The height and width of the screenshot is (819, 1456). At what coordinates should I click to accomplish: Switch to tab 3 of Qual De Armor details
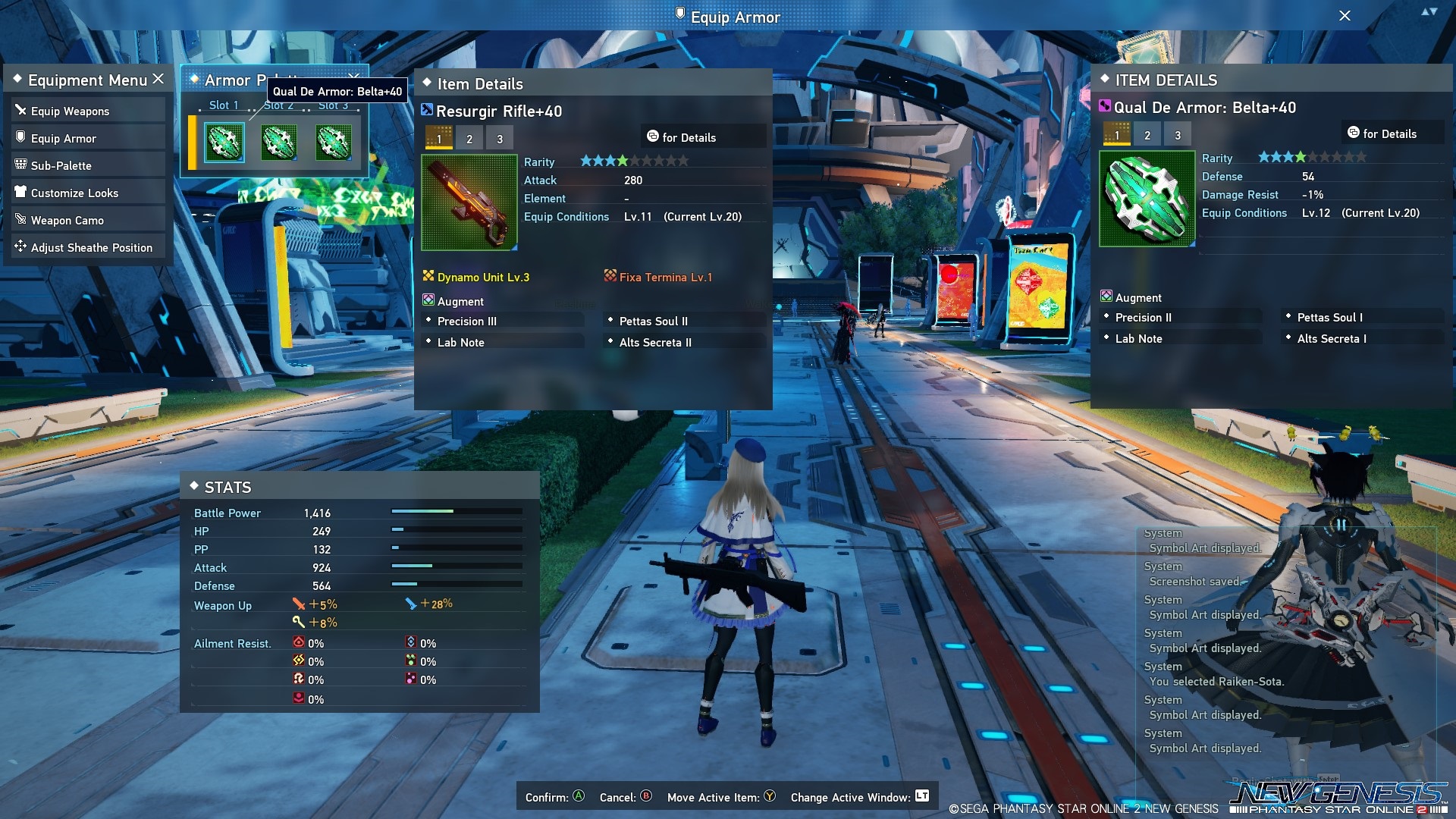(x=1178, y=133)
